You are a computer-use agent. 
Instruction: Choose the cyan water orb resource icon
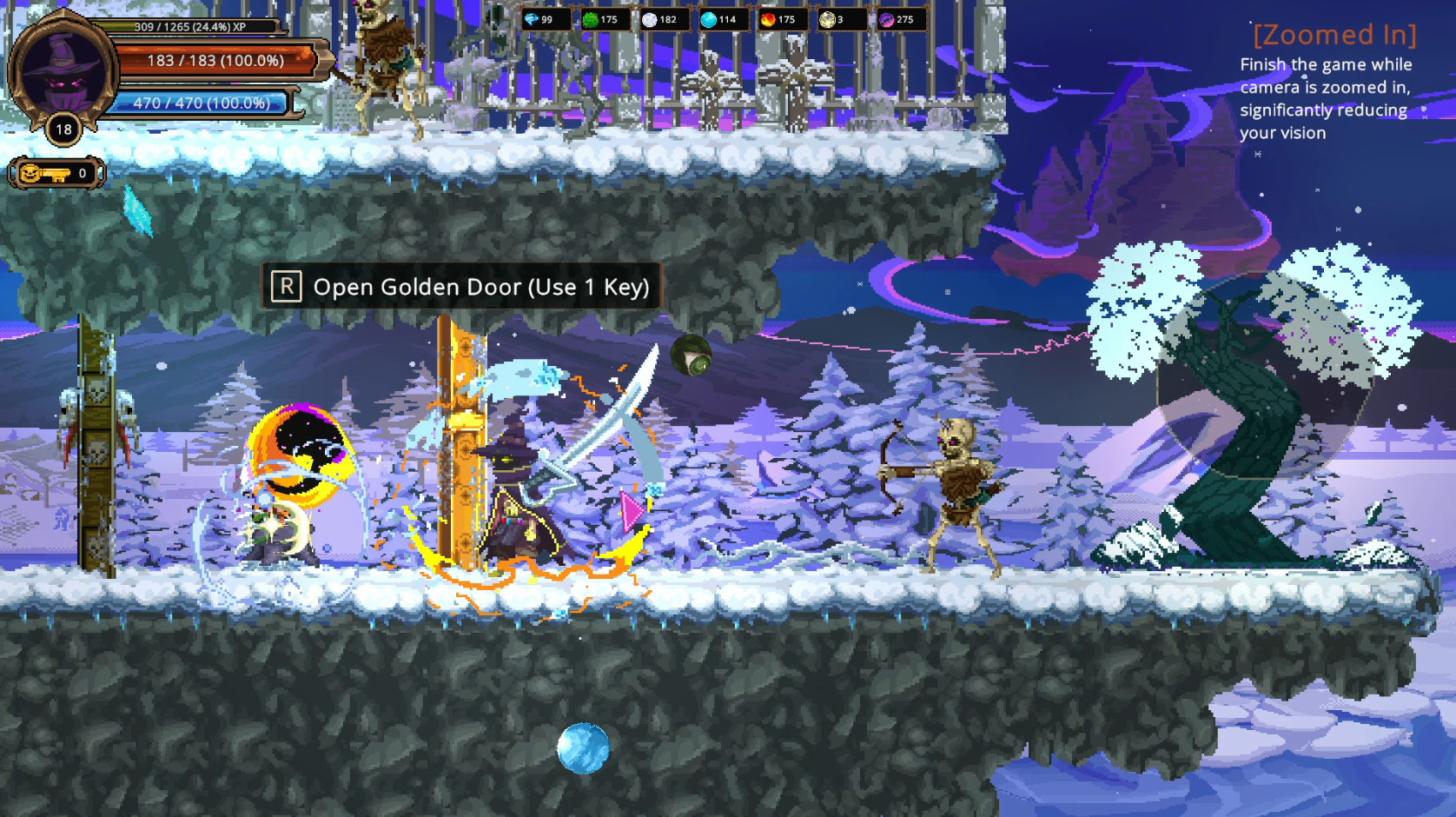click(x=709, y=19)
